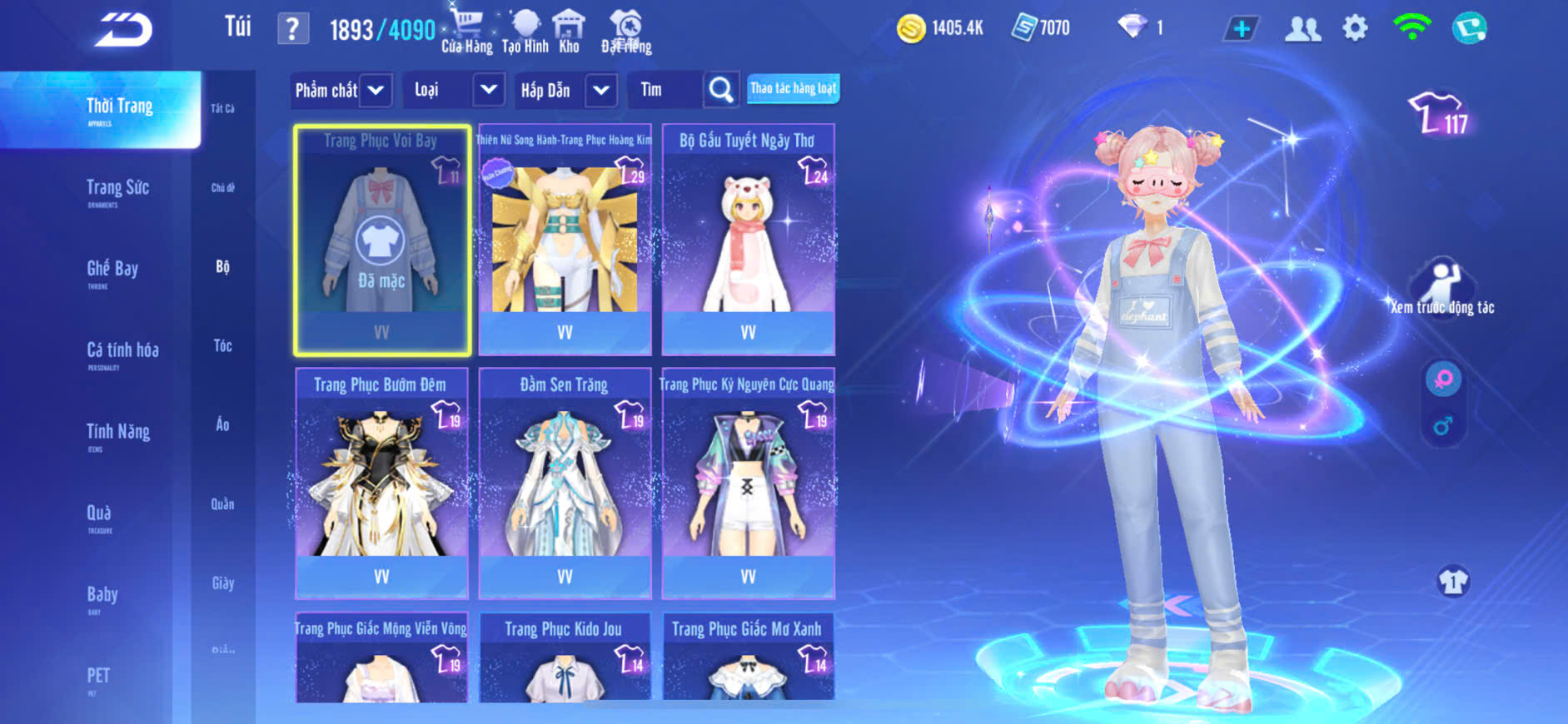Screen dimensions: 1568x724
Task: Expand the Phẩm chất dropdown
Action: 376,90
